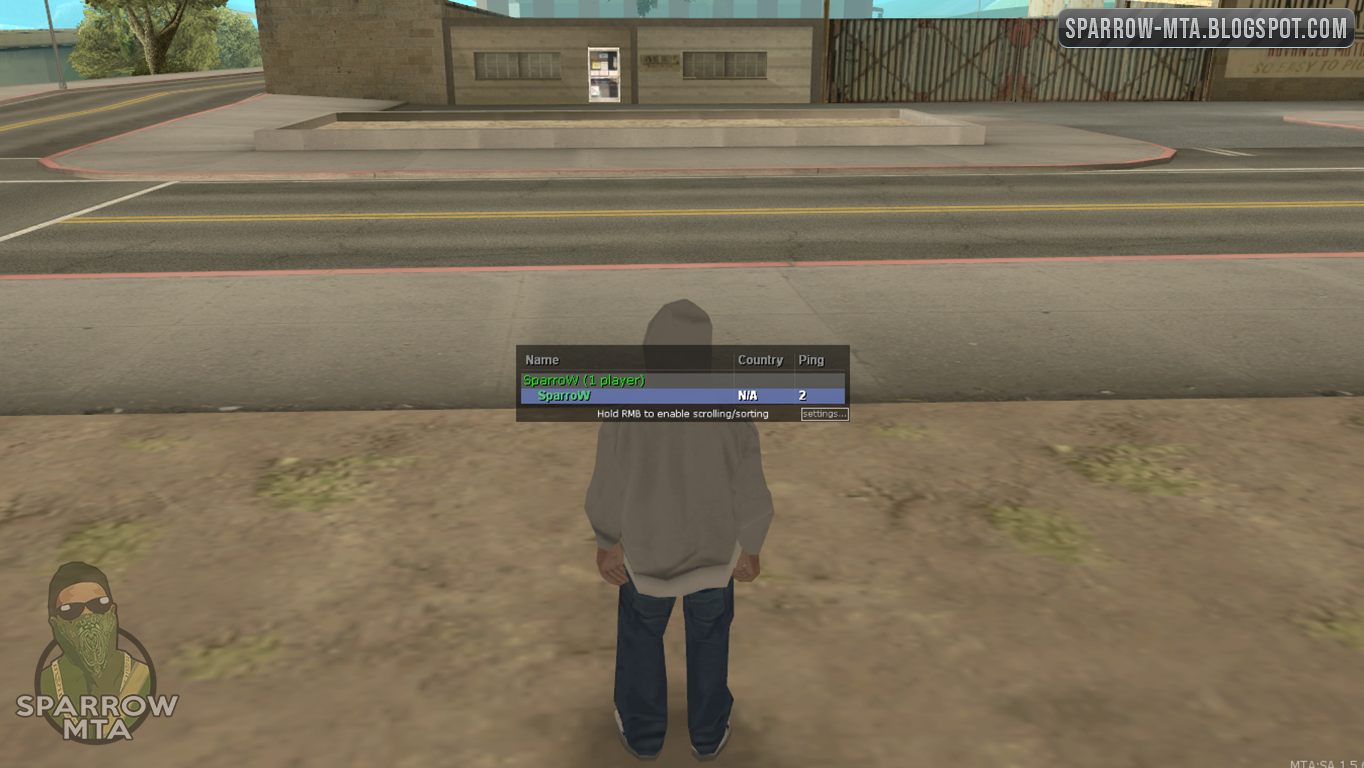
Task: Toggle sorting on the Ping column header
Action: (x=810, y=360)
